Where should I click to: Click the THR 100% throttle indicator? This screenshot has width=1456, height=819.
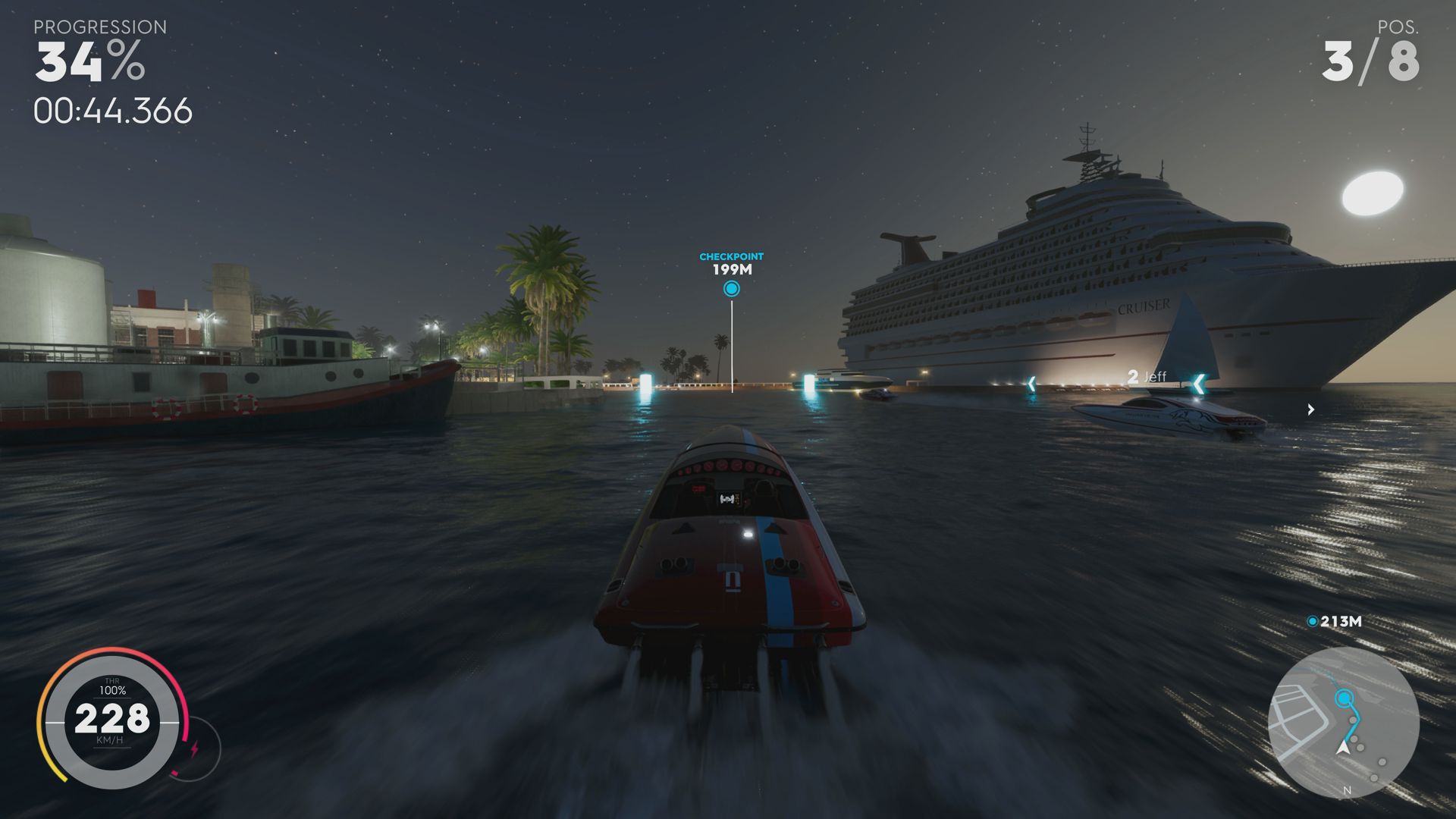pyautogui.click(x=112, y=686)
